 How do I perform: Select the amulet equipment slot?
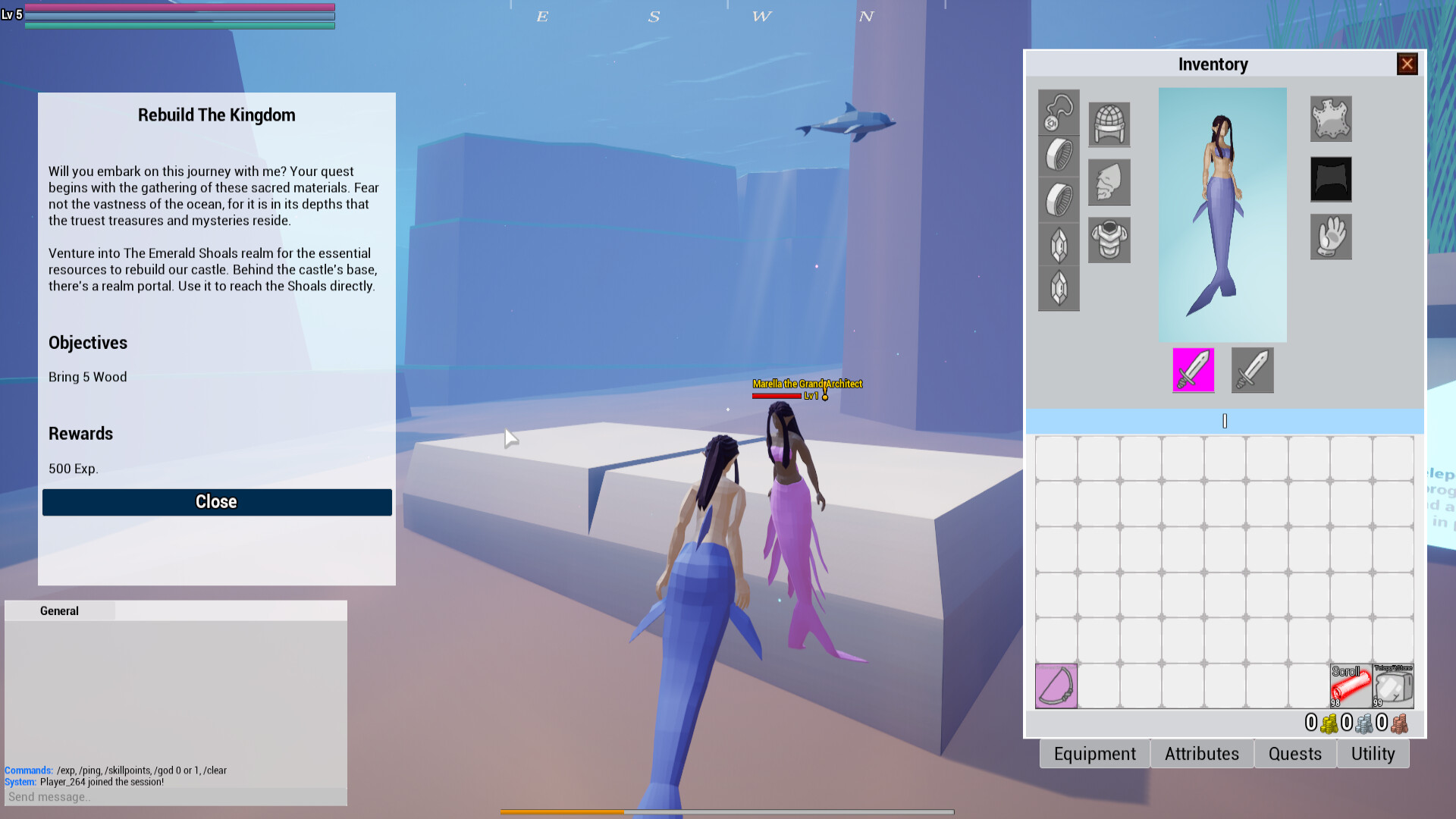click(1059, 112)
